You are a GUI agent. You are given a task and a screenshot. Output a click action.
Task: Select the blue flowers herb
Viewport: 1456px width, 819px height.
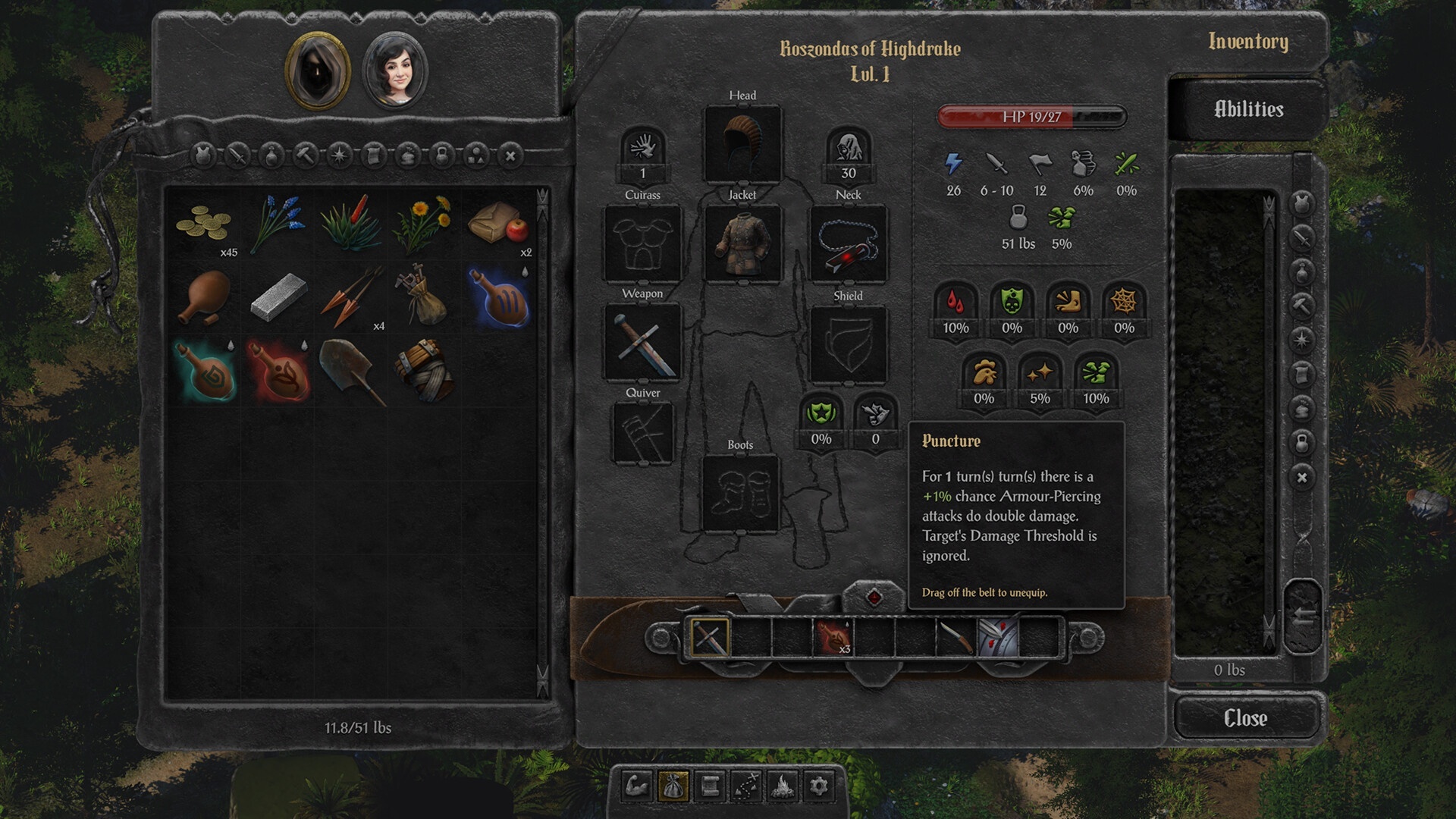(278, 223)
